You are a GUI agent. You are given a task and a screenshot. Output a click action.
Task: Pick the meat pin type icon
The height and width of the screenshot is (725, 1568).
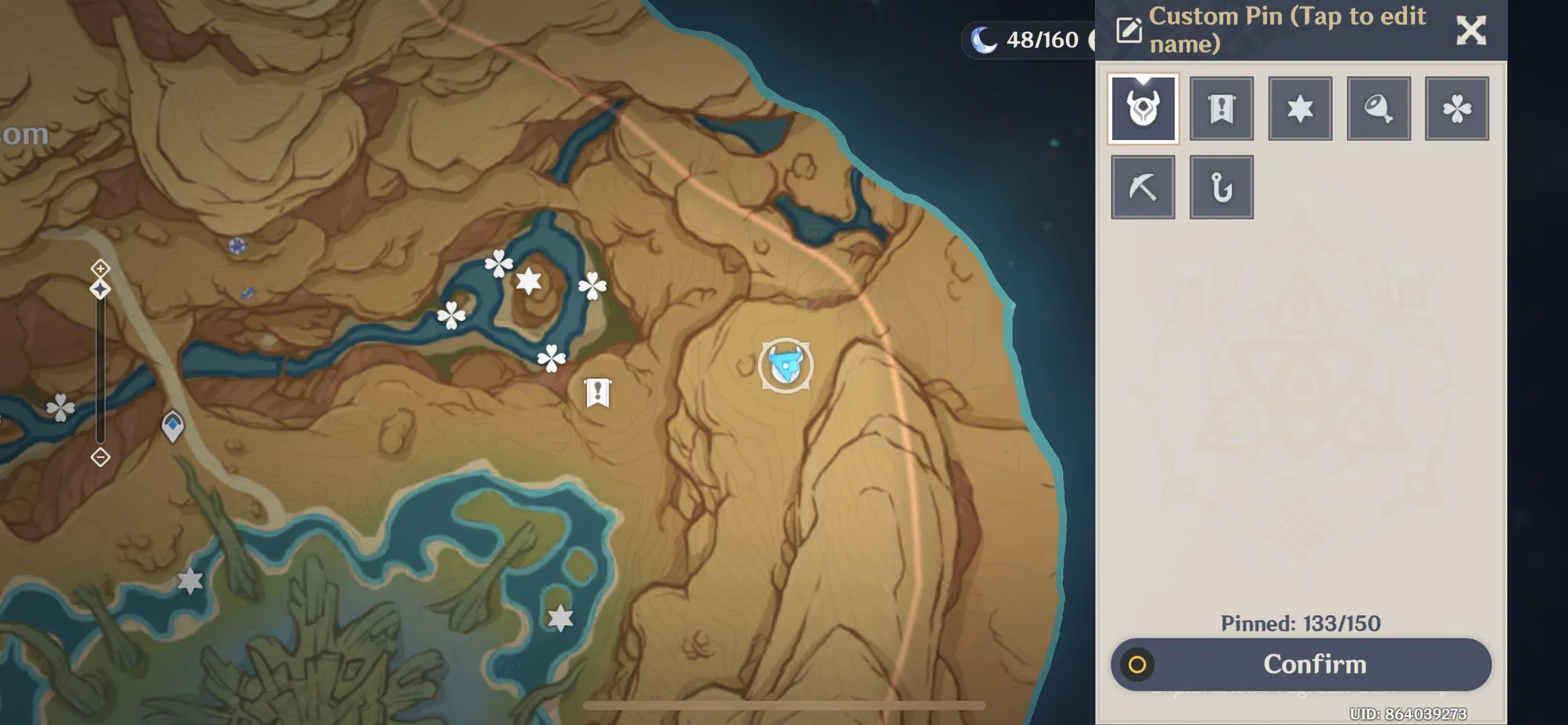point(1379,107)
